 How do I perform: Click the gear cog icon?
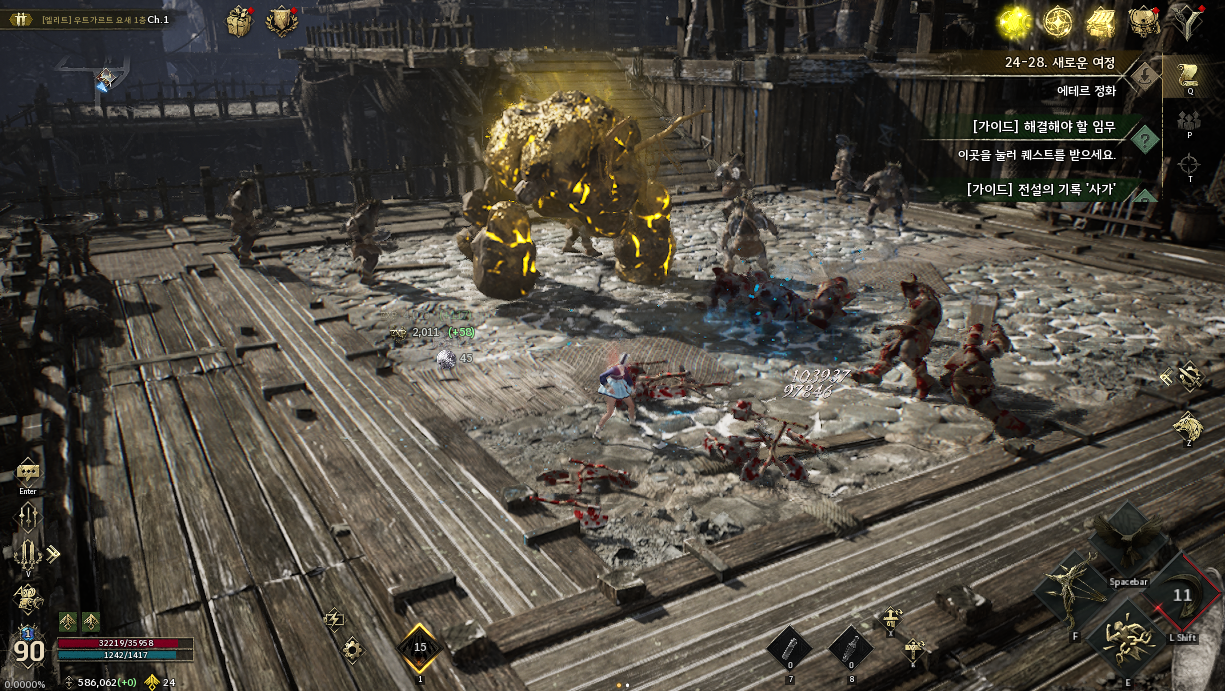[x=352, y=649]
